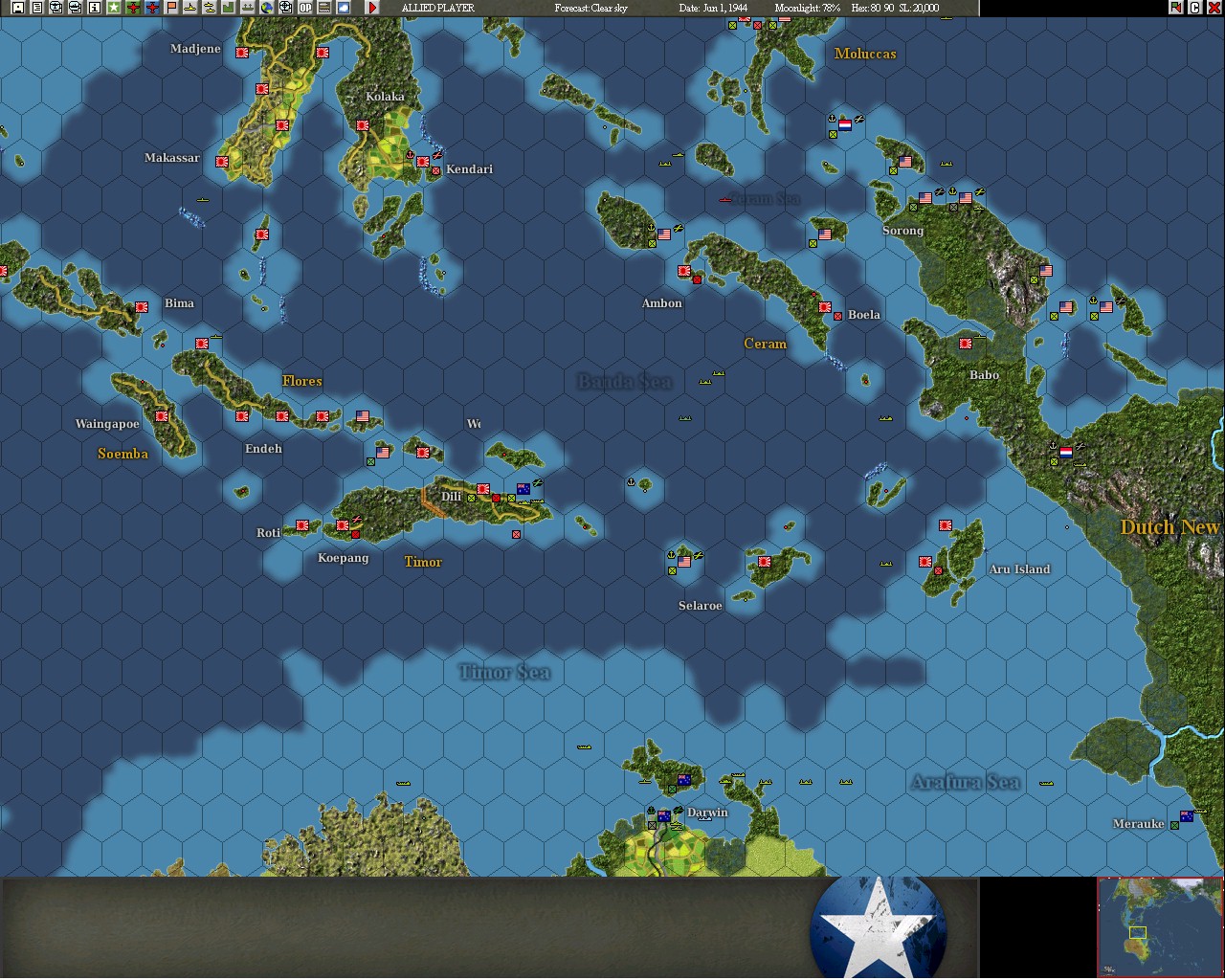Select the Dutch flag unit in the Moluccas
The height and width of the screenshot is (980, 1225).
coord(846,122)
